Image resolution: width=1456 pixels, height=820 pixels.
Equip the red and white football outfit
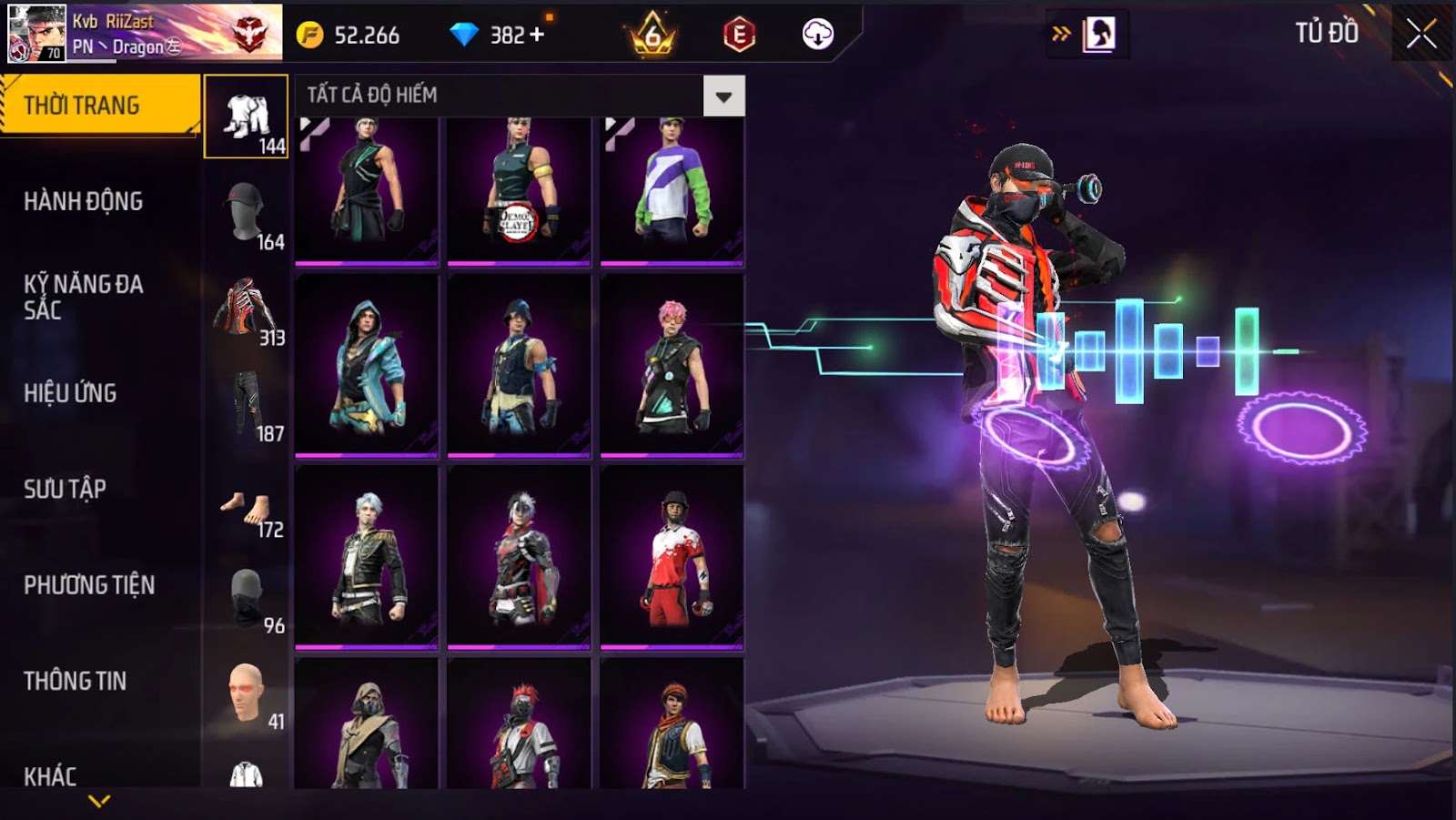(672, 557)
